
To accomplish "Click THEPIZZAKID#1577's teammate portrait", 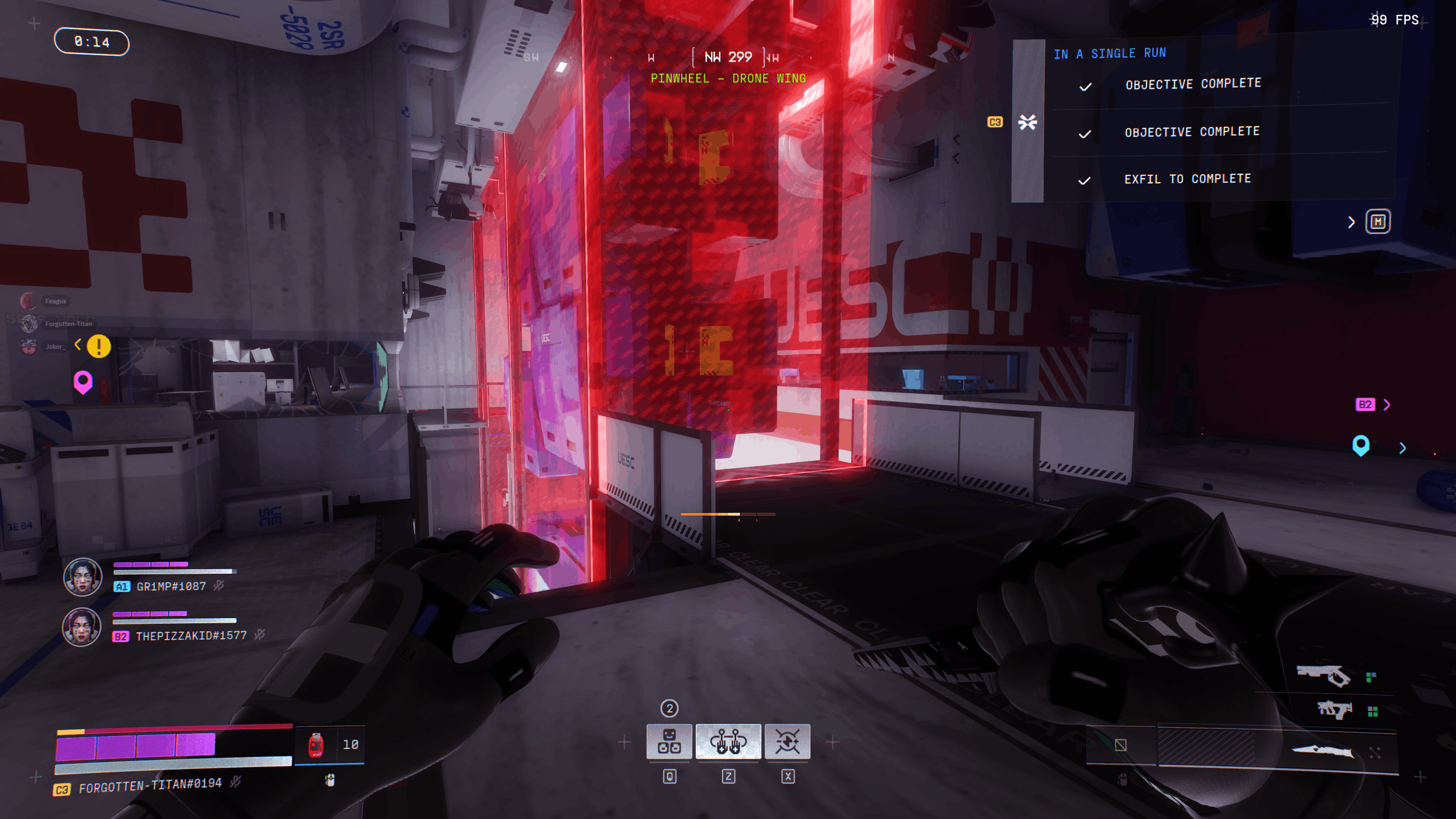I will (81, 627).
